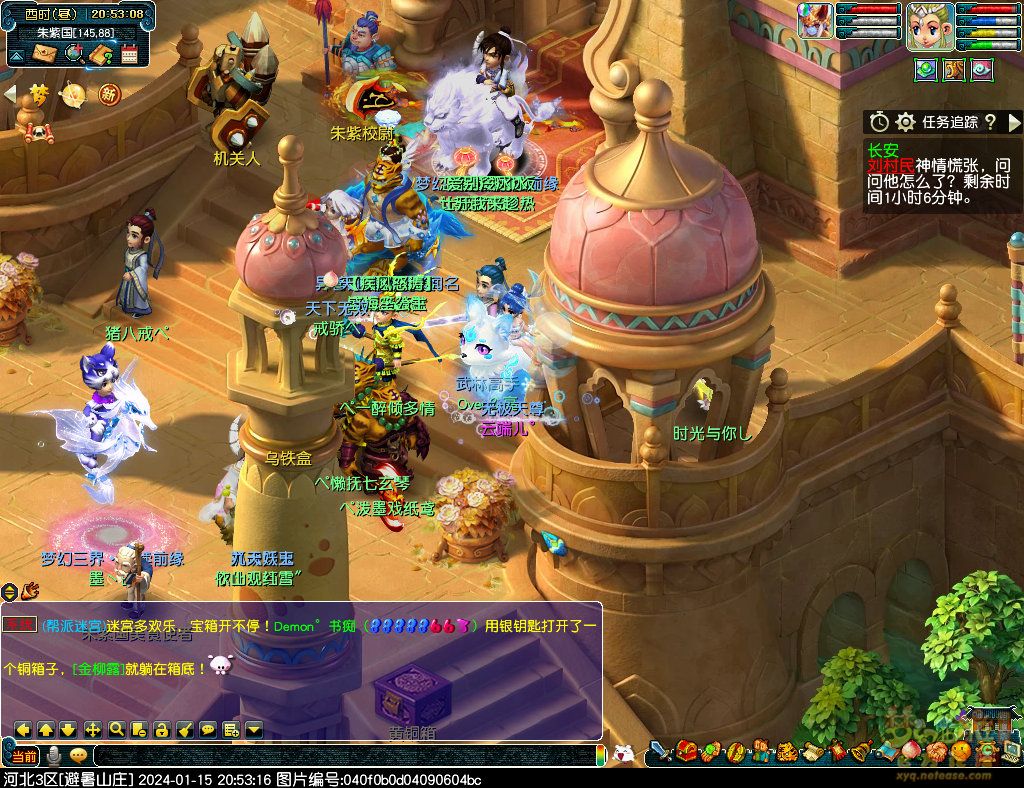Open the quest tracker settings gear

coord(906,122)
